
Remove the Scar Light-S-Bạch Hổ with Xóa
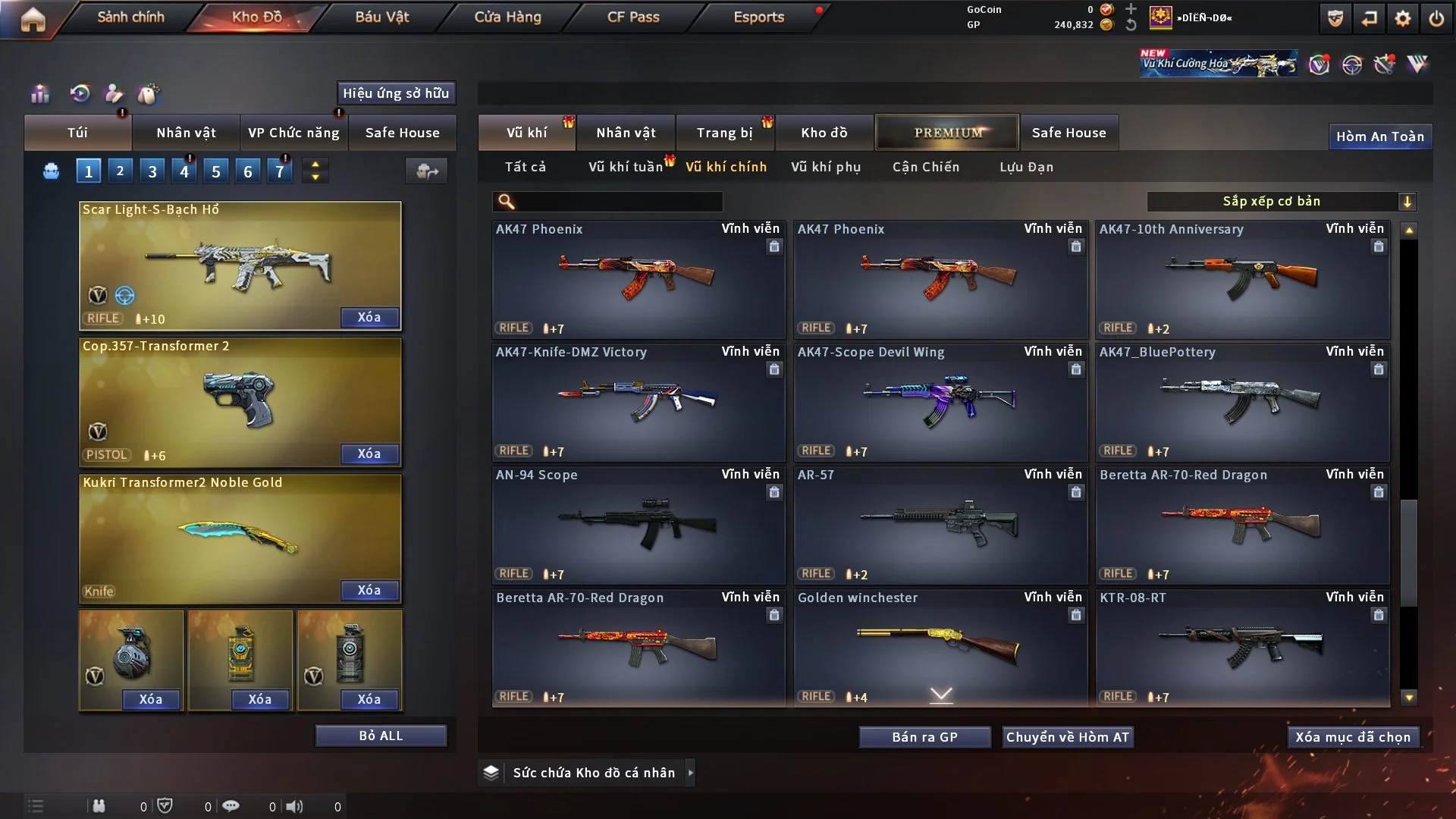369,317
